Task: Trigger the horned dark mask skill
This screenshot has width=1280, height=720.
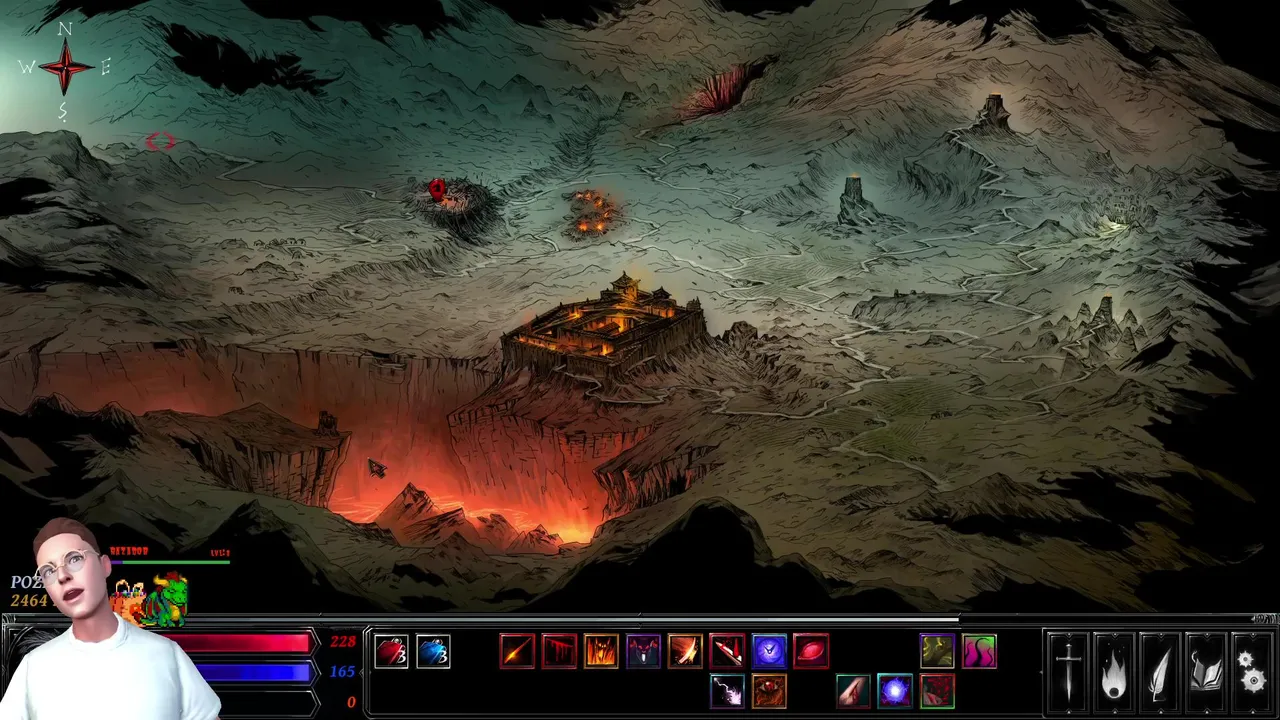Action: point(643,652)
